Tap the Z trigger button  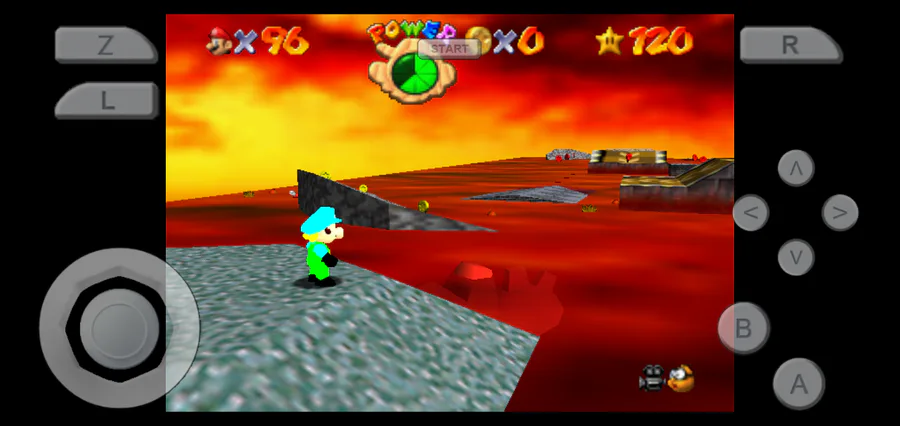(105, 45)
